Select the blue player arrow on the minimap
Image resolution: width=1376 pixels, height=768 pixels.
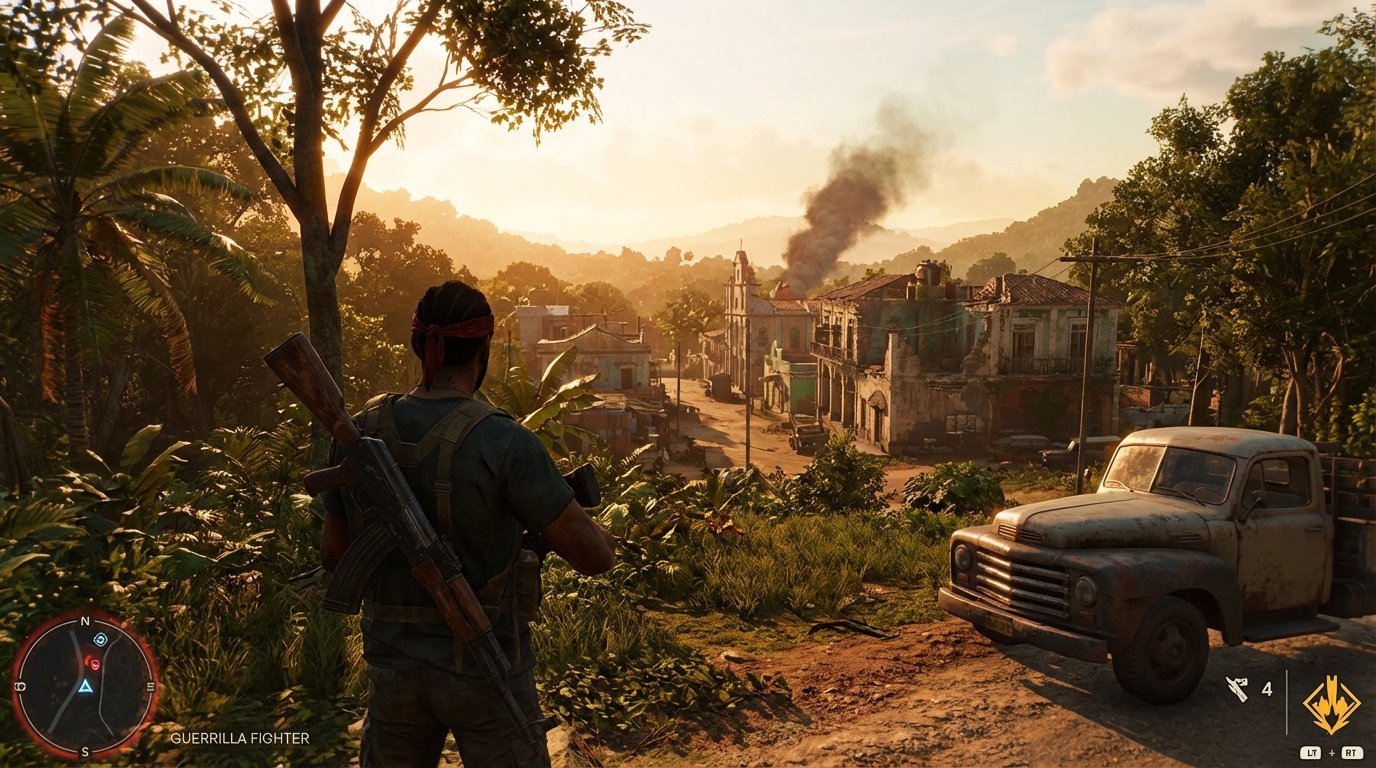click(x=85, y=688)
